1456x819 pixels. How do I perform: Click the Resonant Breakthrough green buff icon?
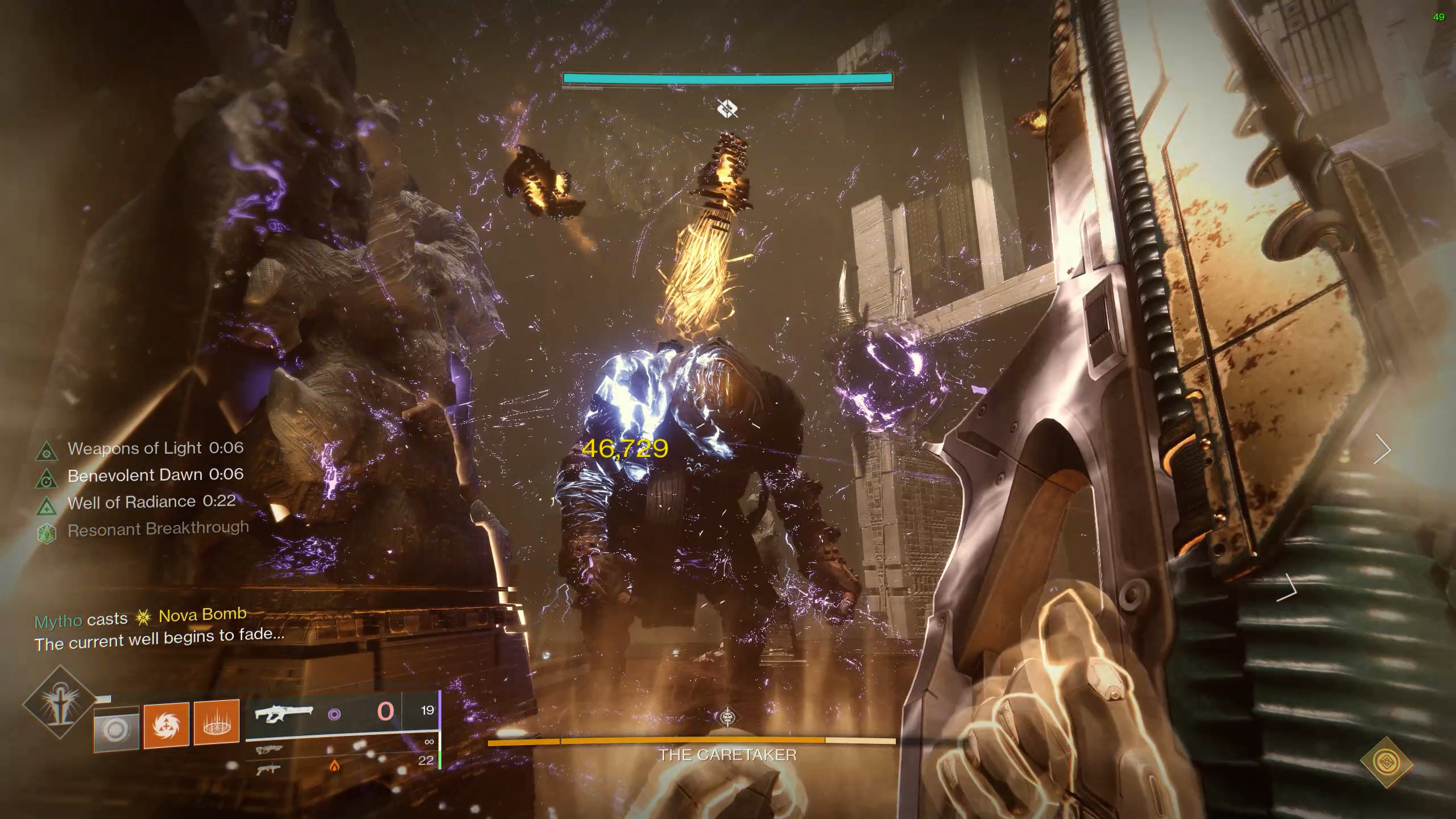pyautogui.click(x=47, y=533)
